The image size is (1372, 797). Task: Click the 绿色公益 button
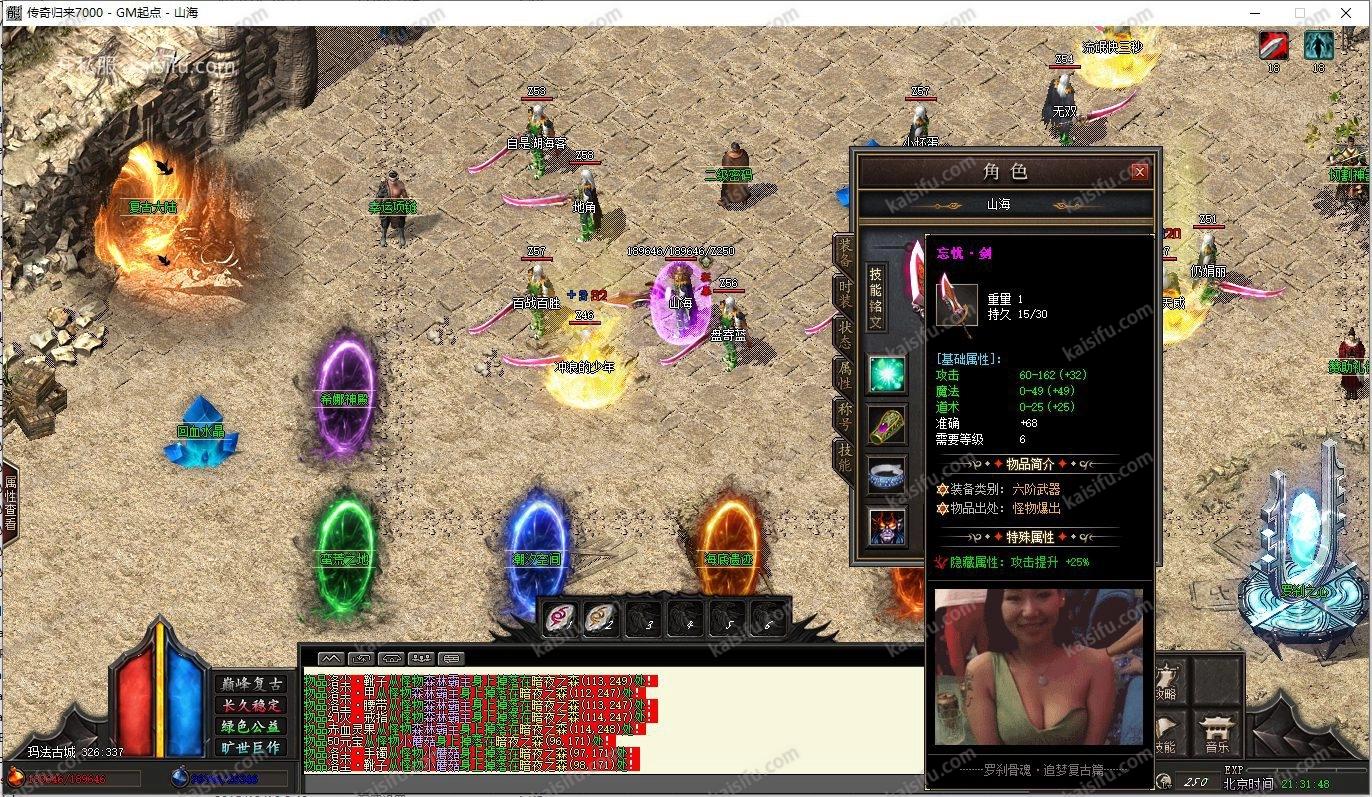(x=251, y=726)
